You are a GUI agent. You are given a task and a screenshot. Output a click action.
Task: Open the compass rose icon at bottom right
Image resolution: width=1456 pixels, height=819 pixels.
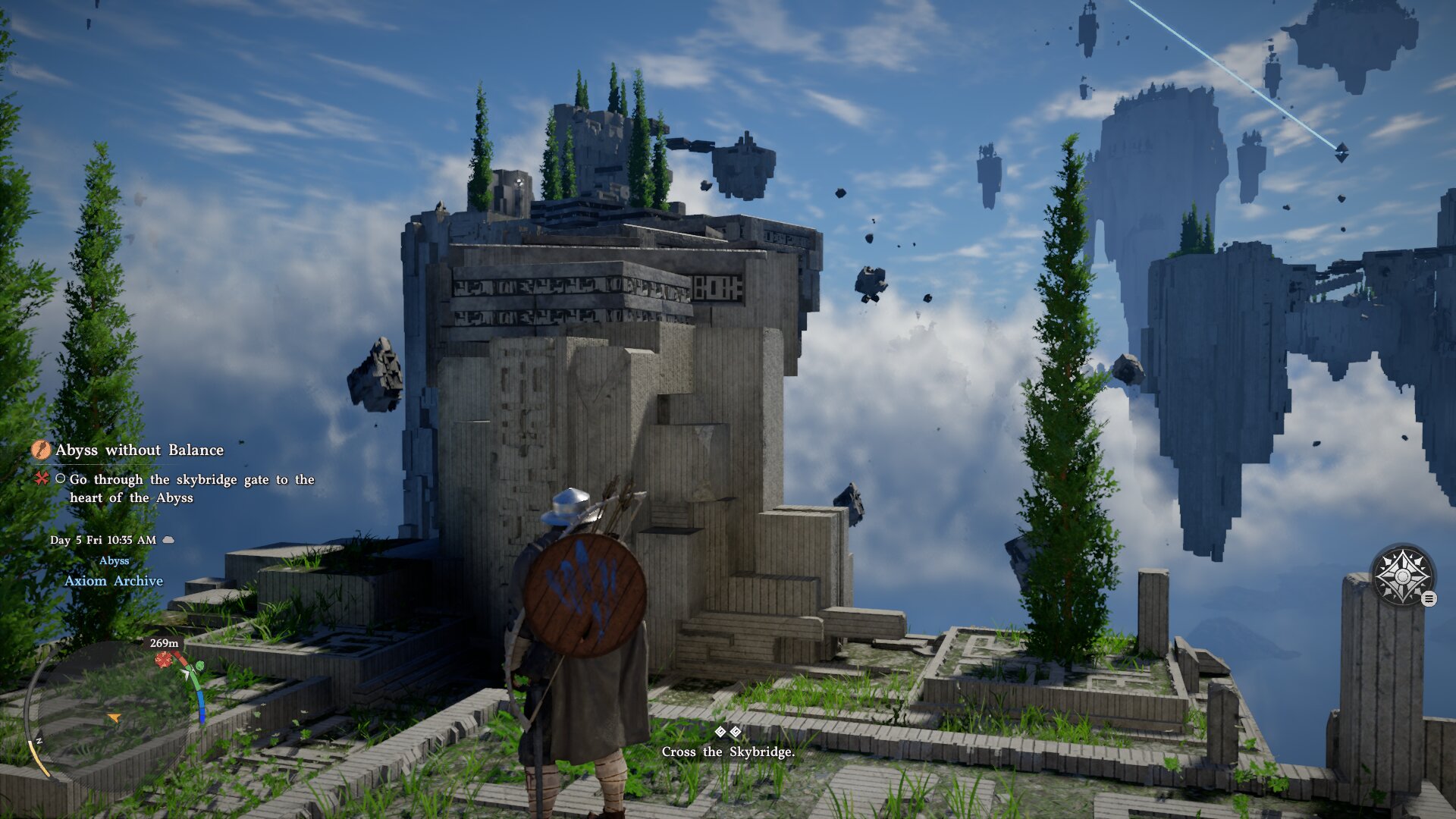1403,576
